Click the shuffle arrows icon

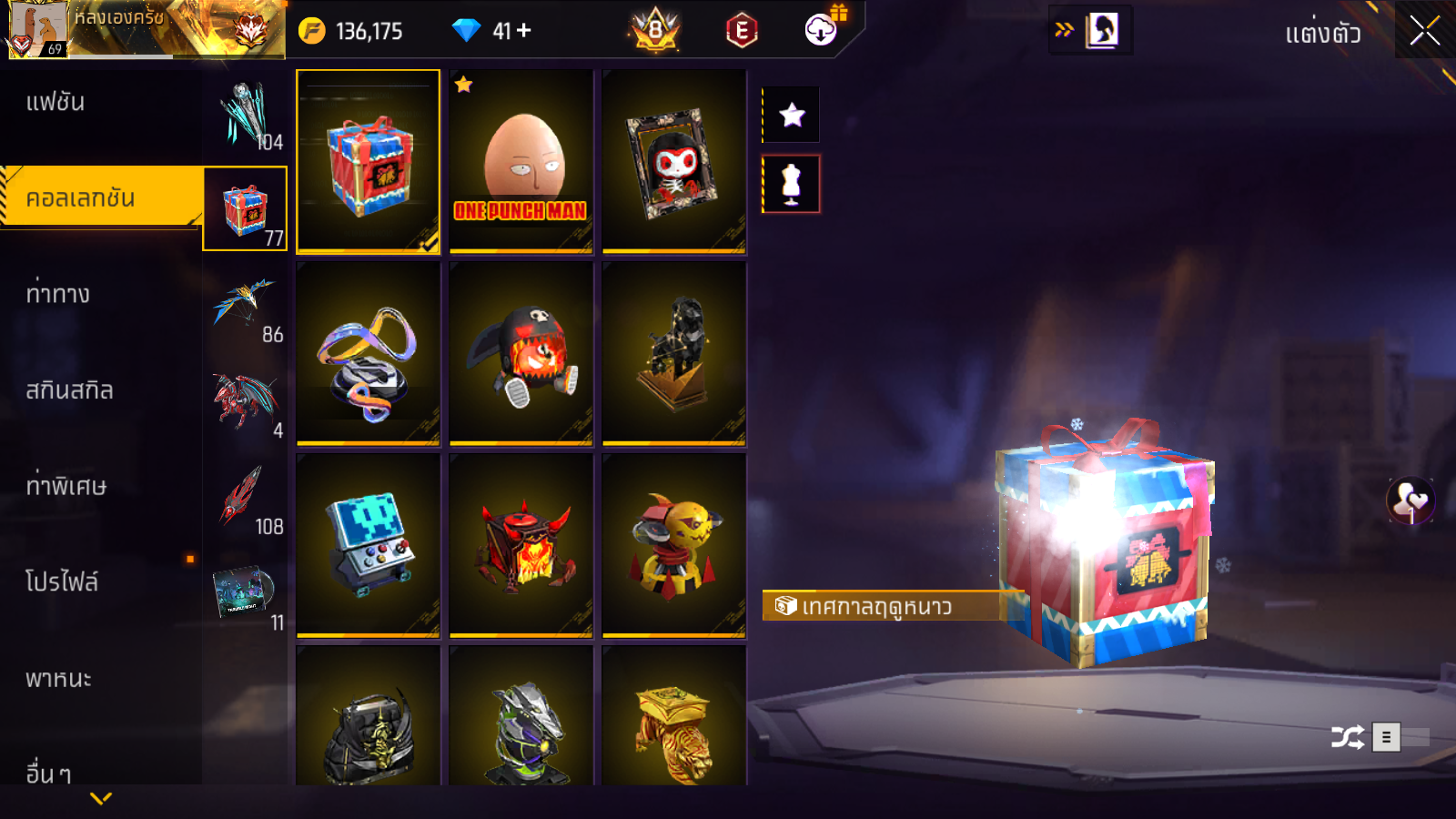[x=1348, y=736]
